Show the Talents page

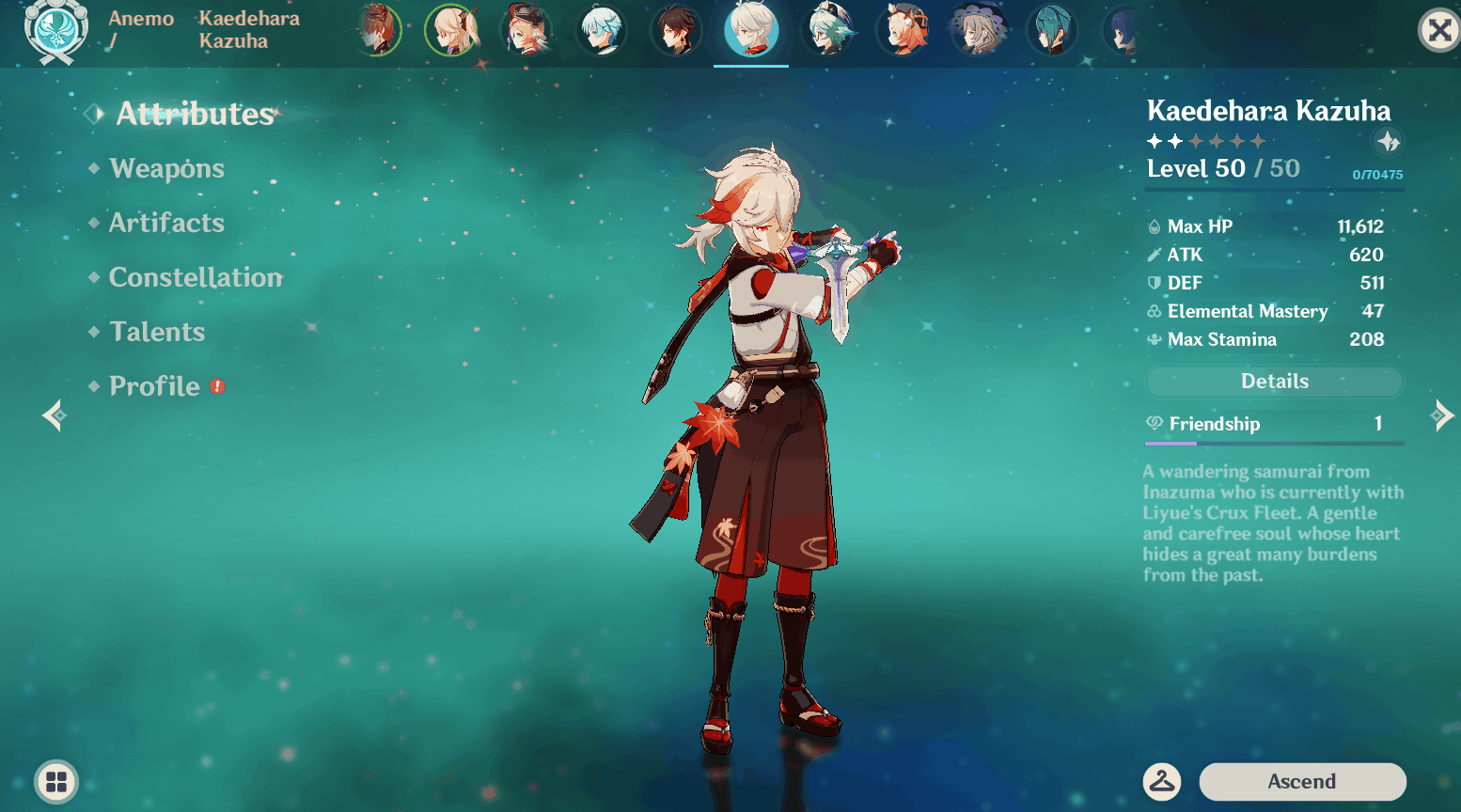(157, 332)
